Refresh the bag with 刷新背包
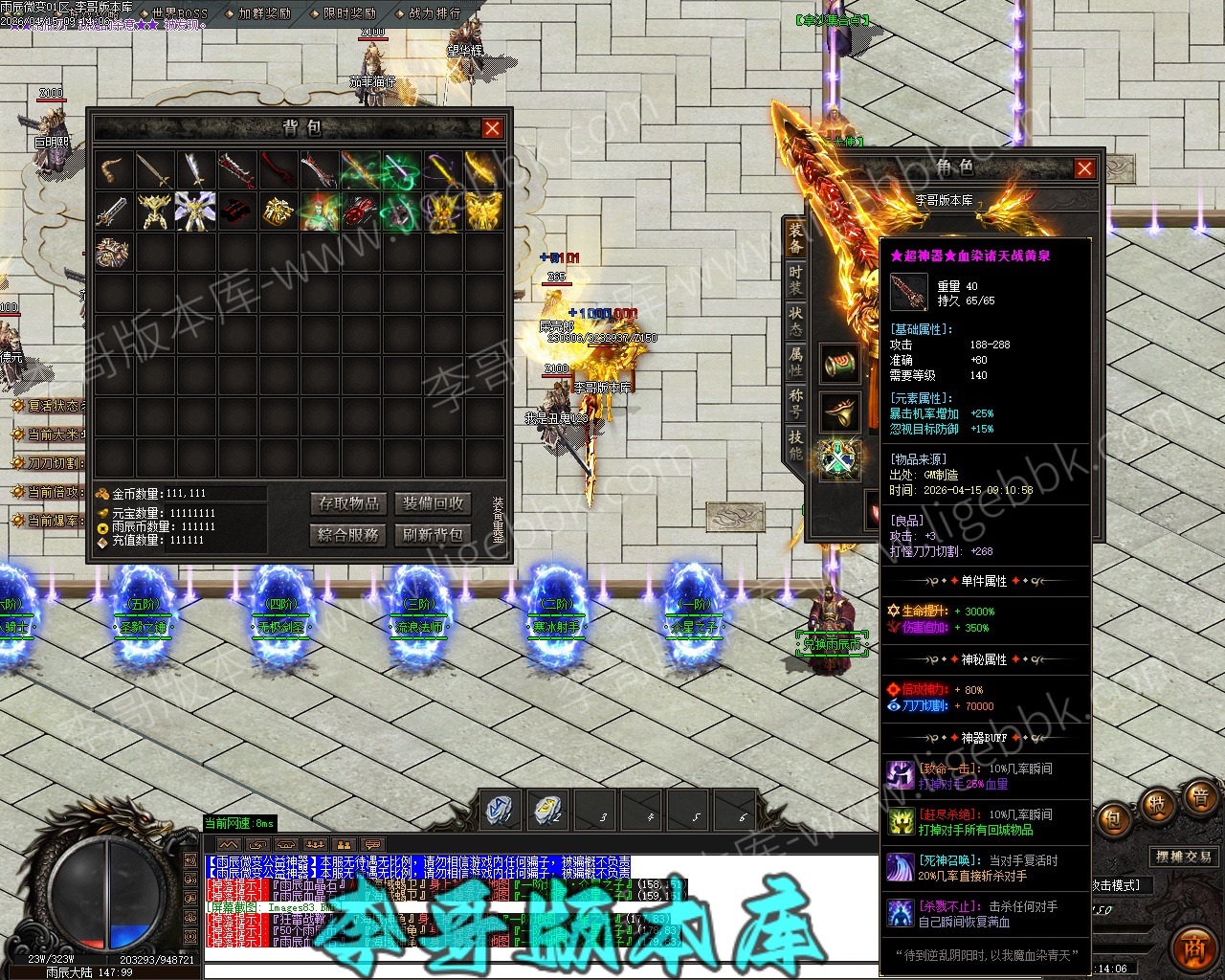1225x980 pixels. pos(433,534)
